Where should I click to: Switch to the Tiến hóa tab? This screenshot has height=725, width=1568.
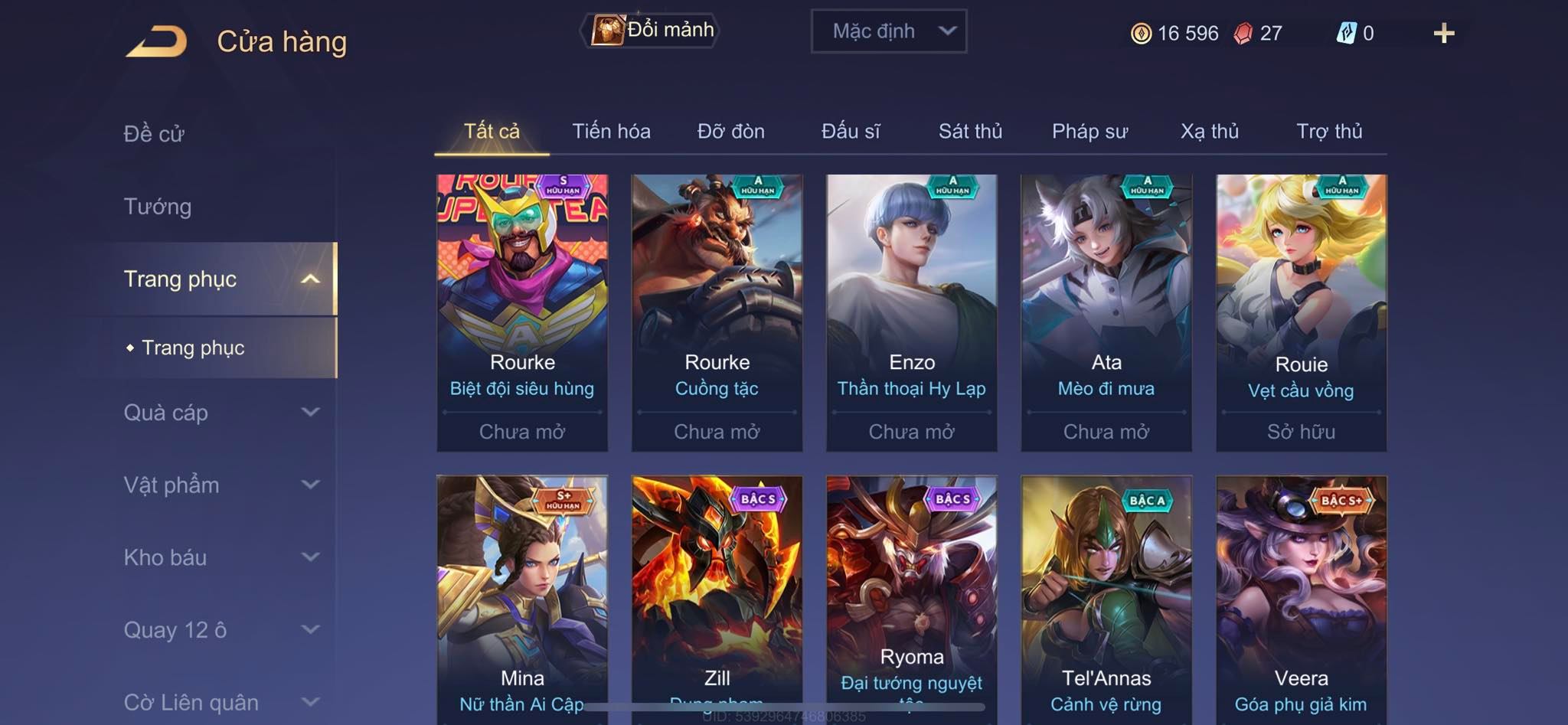(611, 132)
